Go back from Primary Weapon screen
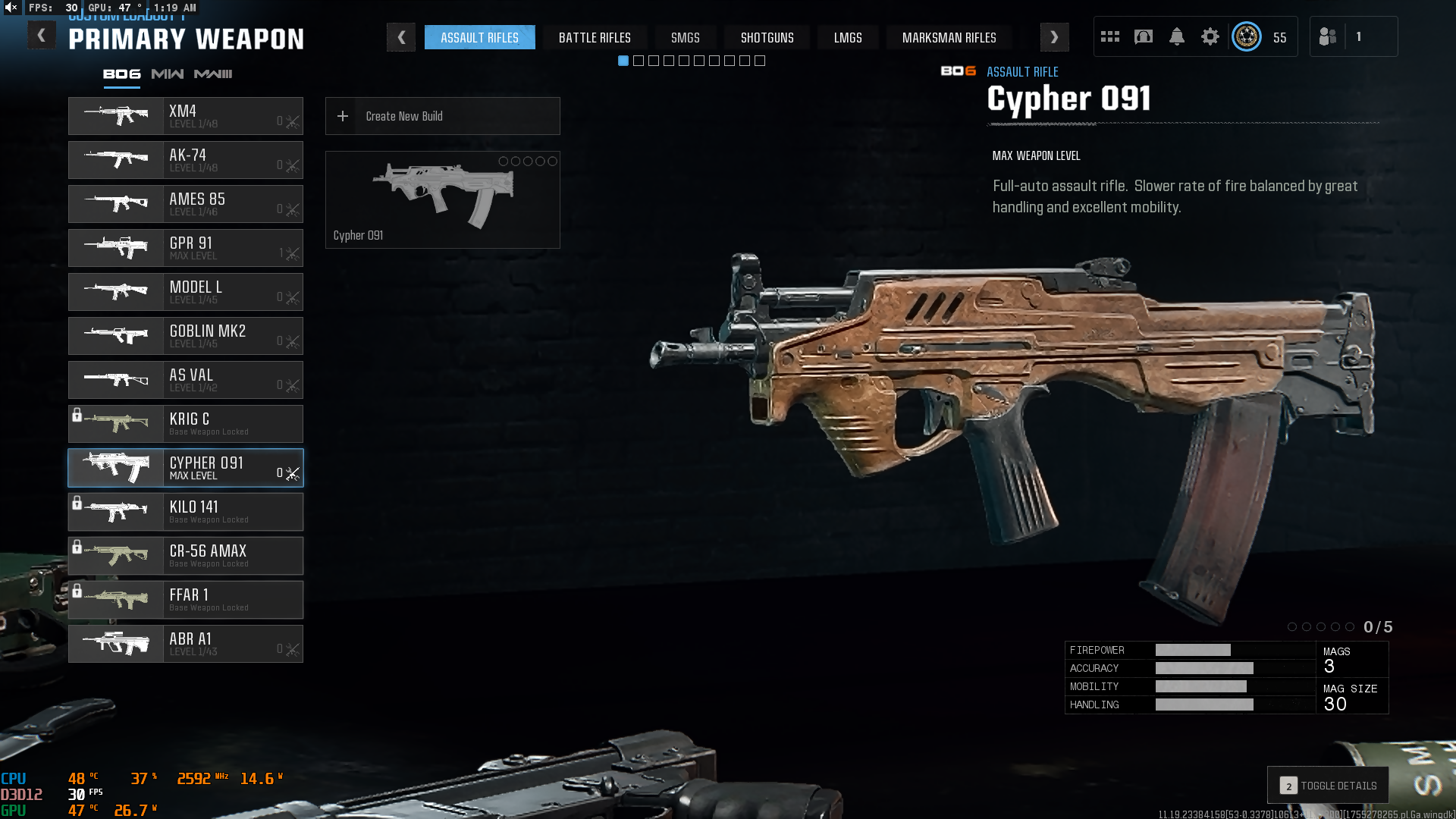This screenshot has width=1456, height=819. 42,35
